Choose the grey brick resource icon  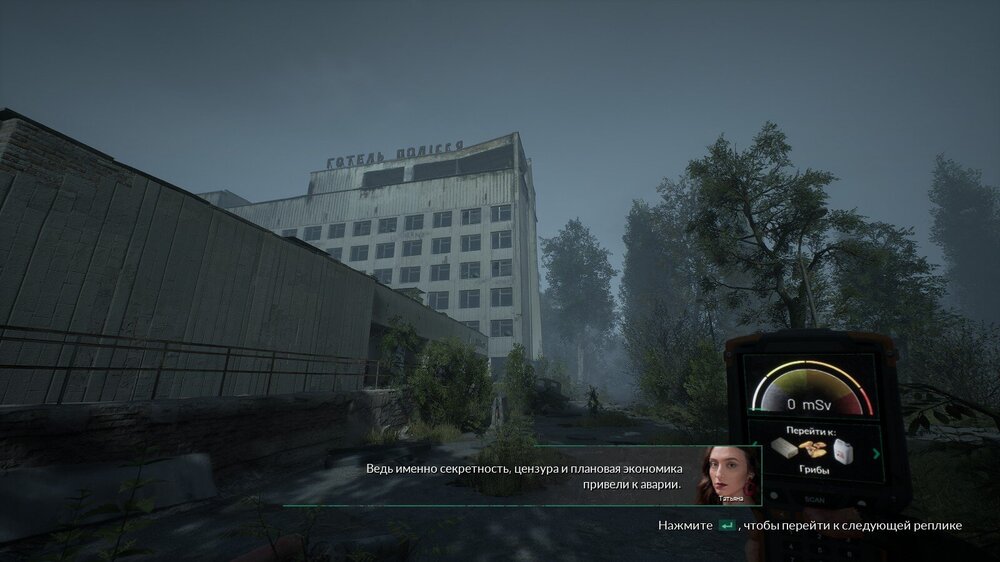point(783,449)
